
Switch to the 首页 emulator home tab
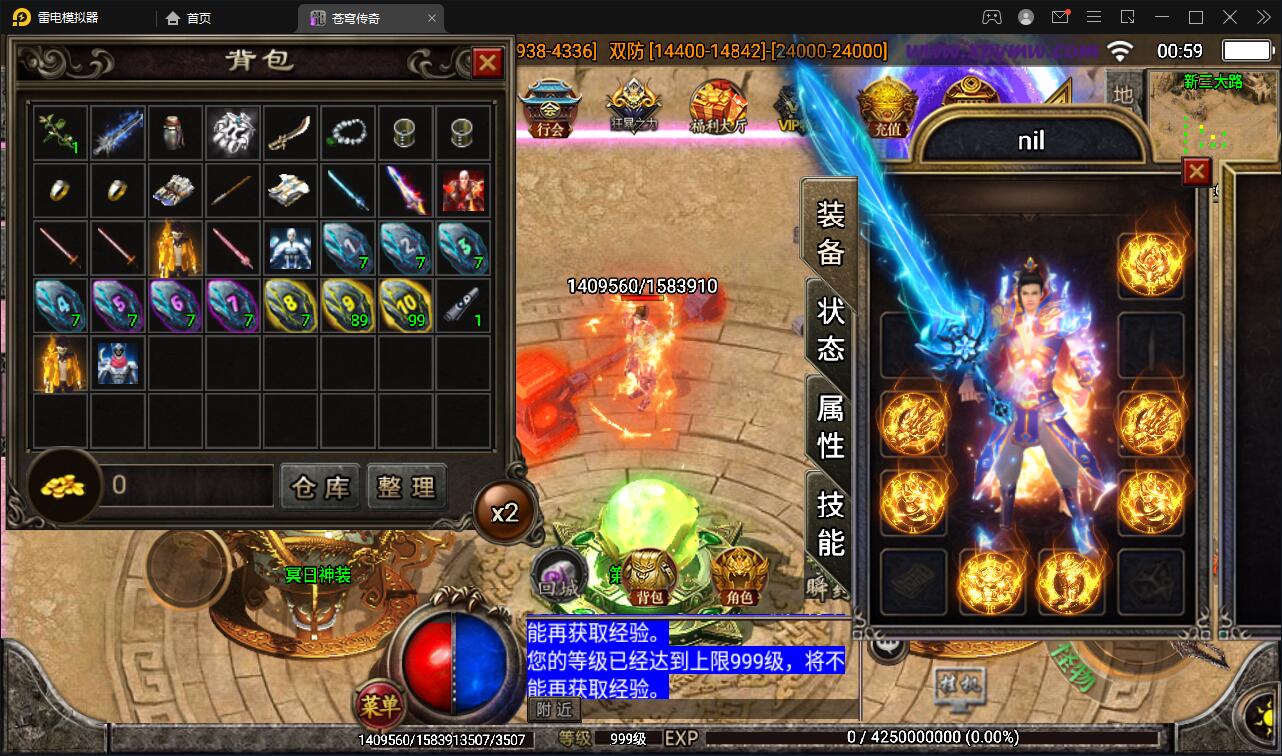click(189, 18)
